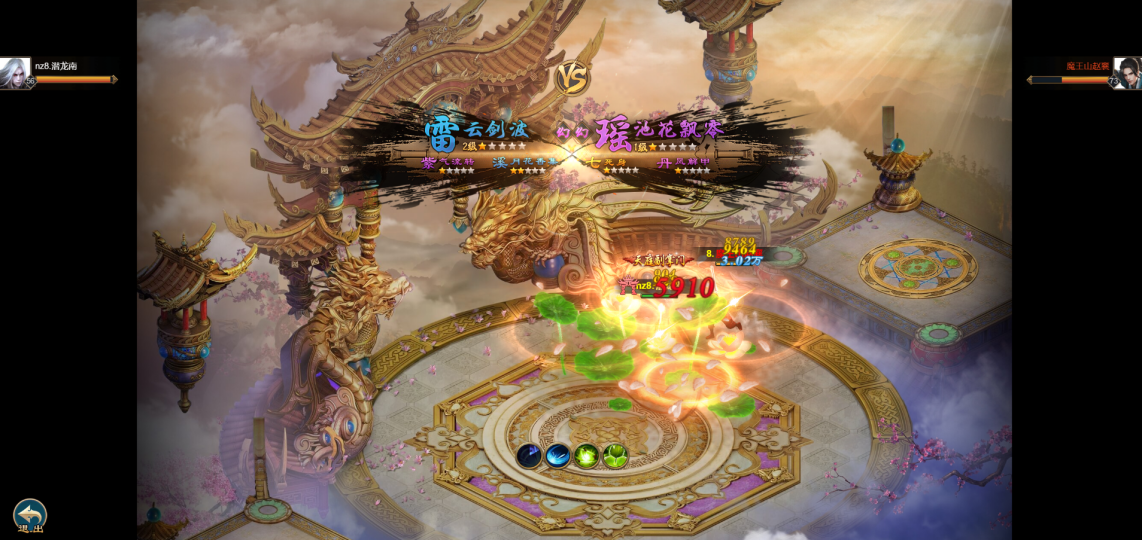
Task: Activate the dark blue shadow skill icon
Action: pyautogui.click(x=529, y=456)
